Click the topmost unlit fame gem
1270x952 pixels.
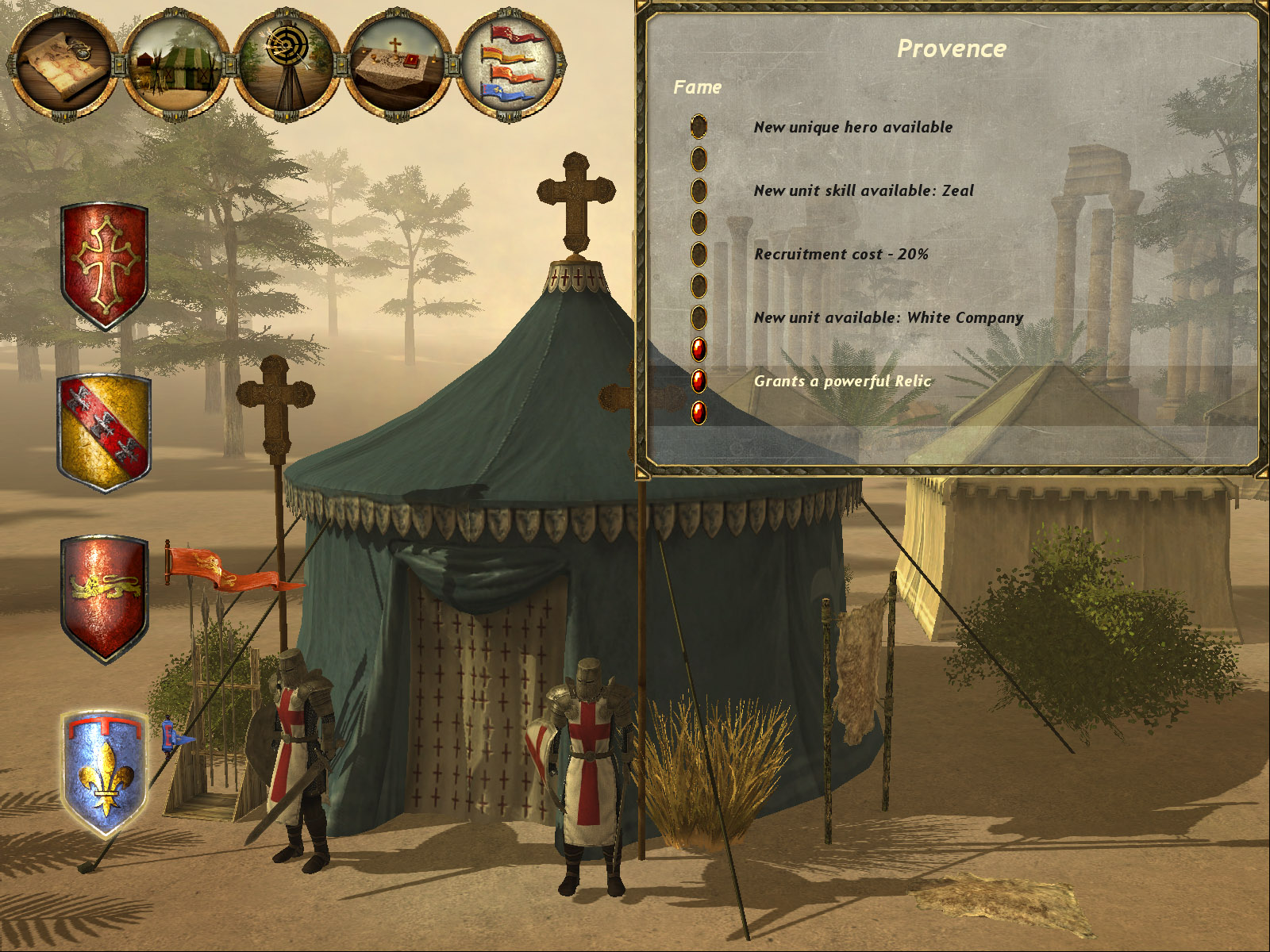699,127
